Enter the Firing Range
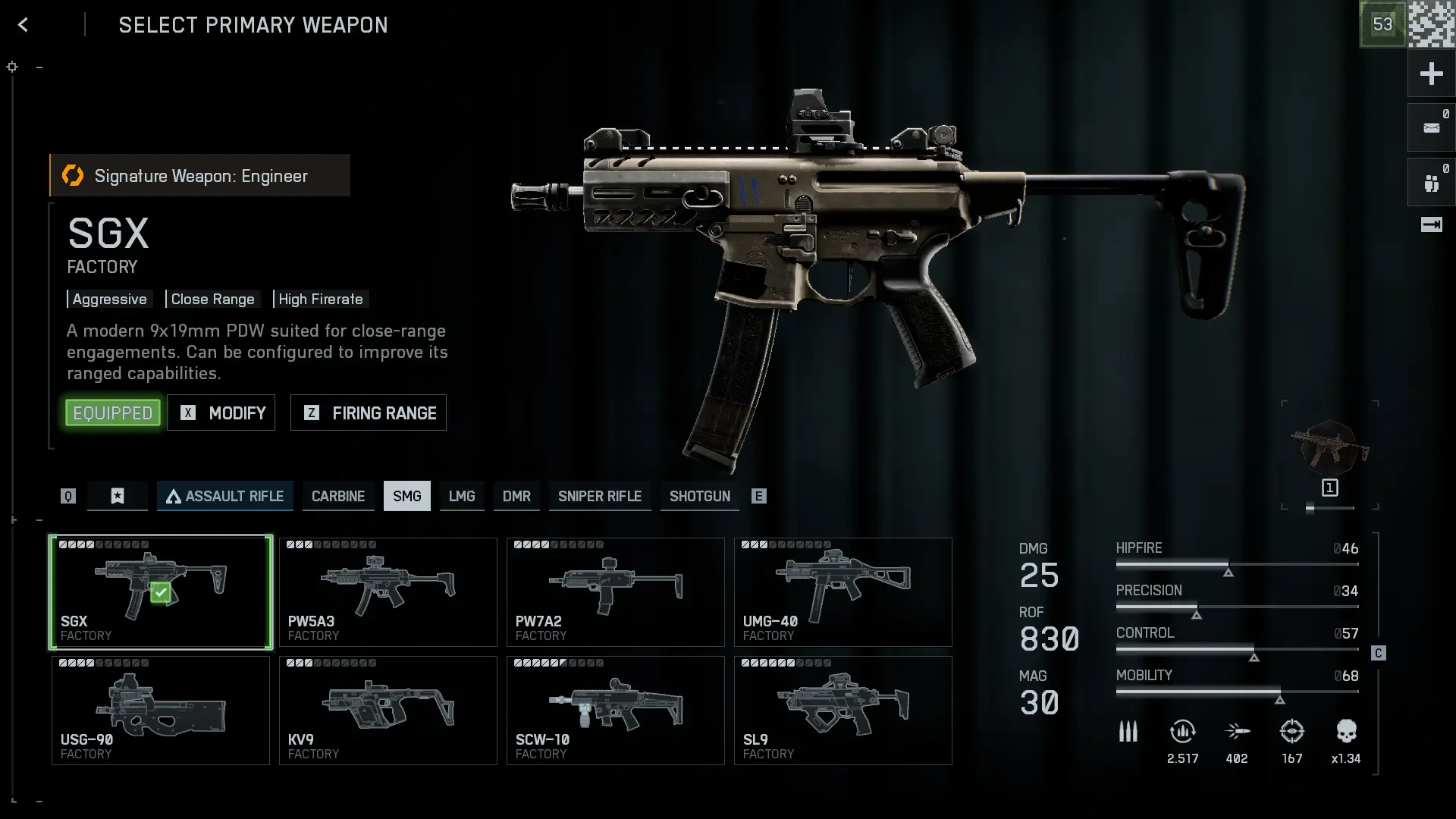Viewport: 1456px width, 819px height. [369, 413]
